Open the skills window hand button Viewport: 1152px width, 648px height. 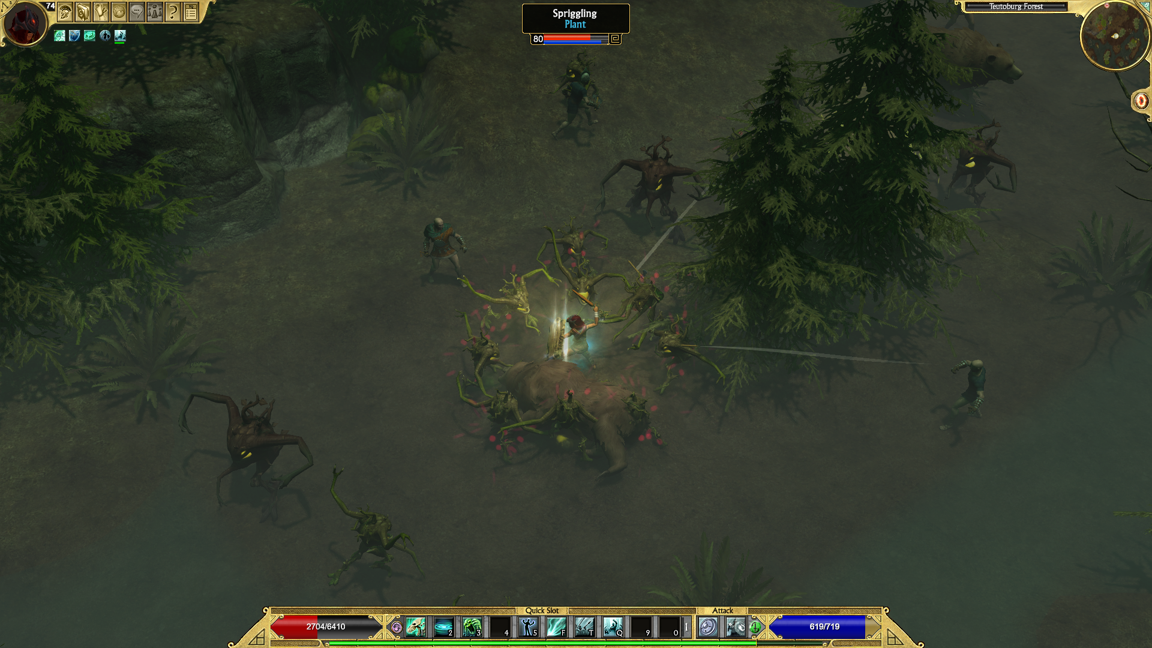click(101, 12)
